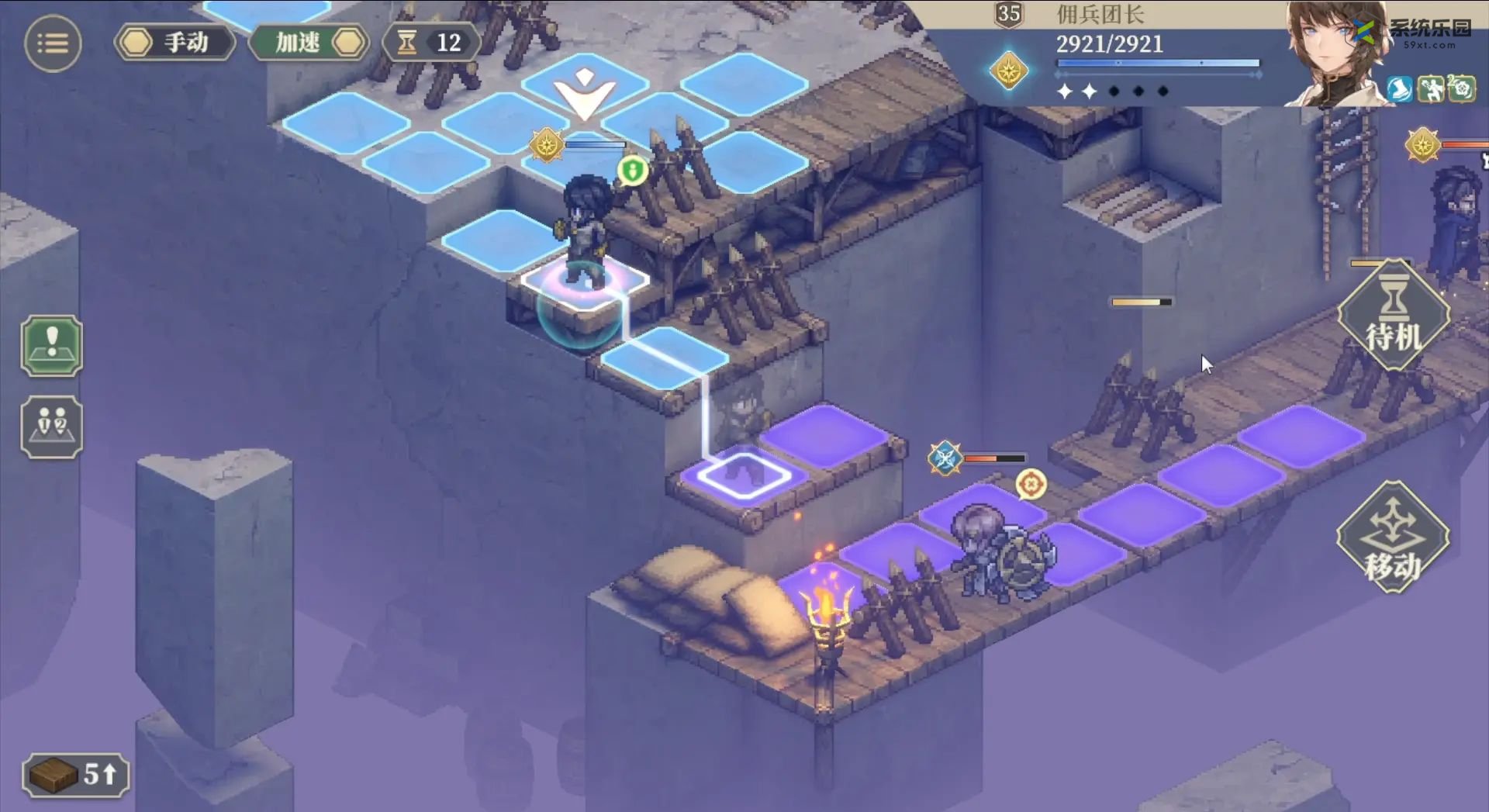1489x812 pixels.
Task: Toggle the 手动 manual control switch
Action: (x=175, y=43)
